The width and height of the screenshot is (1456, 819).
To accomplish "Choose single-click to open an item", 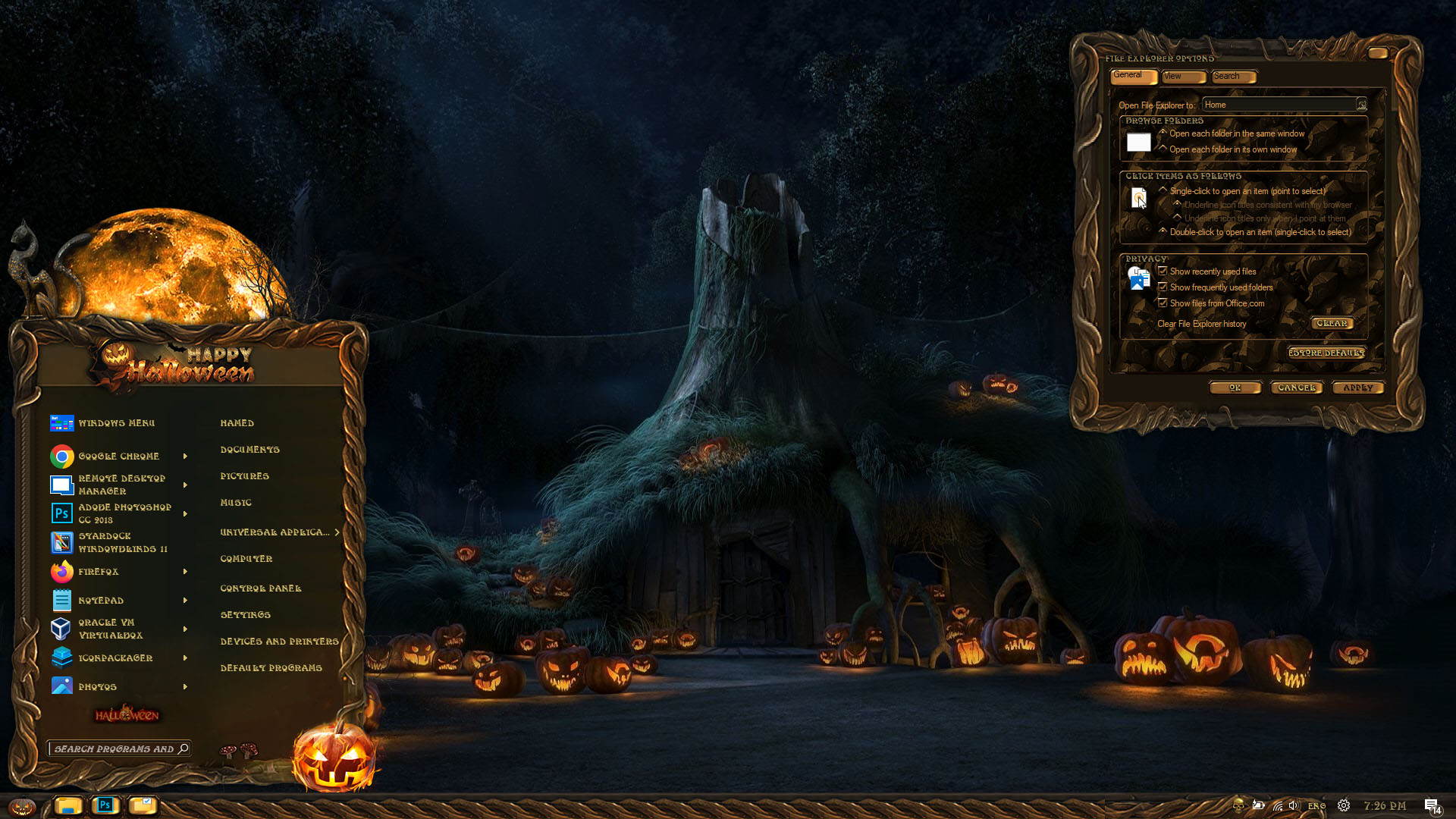I will point(1163,191).
